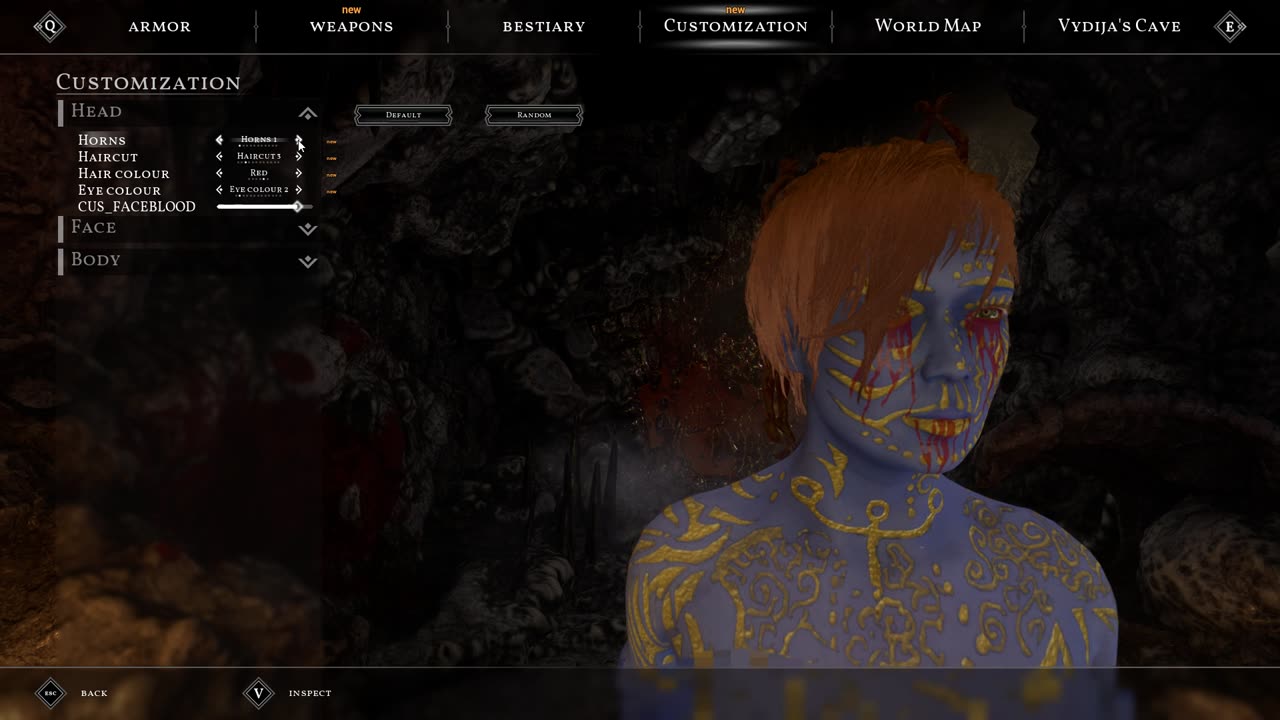Choose the previous Horns option
The image size is (1280, 720).
click(219, 140)
